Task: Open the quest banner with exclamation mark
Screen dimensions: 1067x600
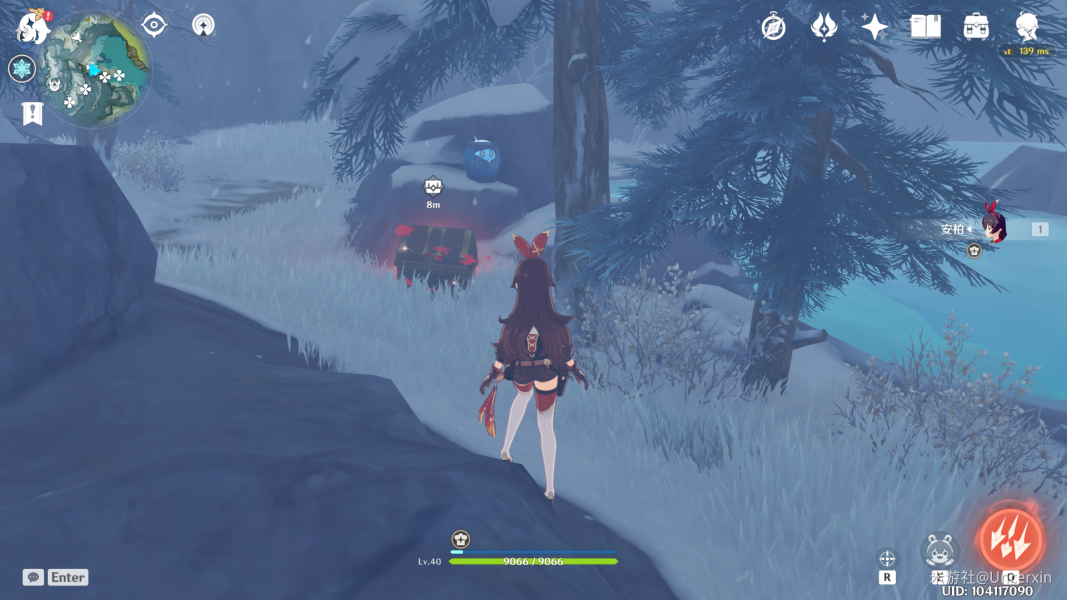Action: click(32, 113)
